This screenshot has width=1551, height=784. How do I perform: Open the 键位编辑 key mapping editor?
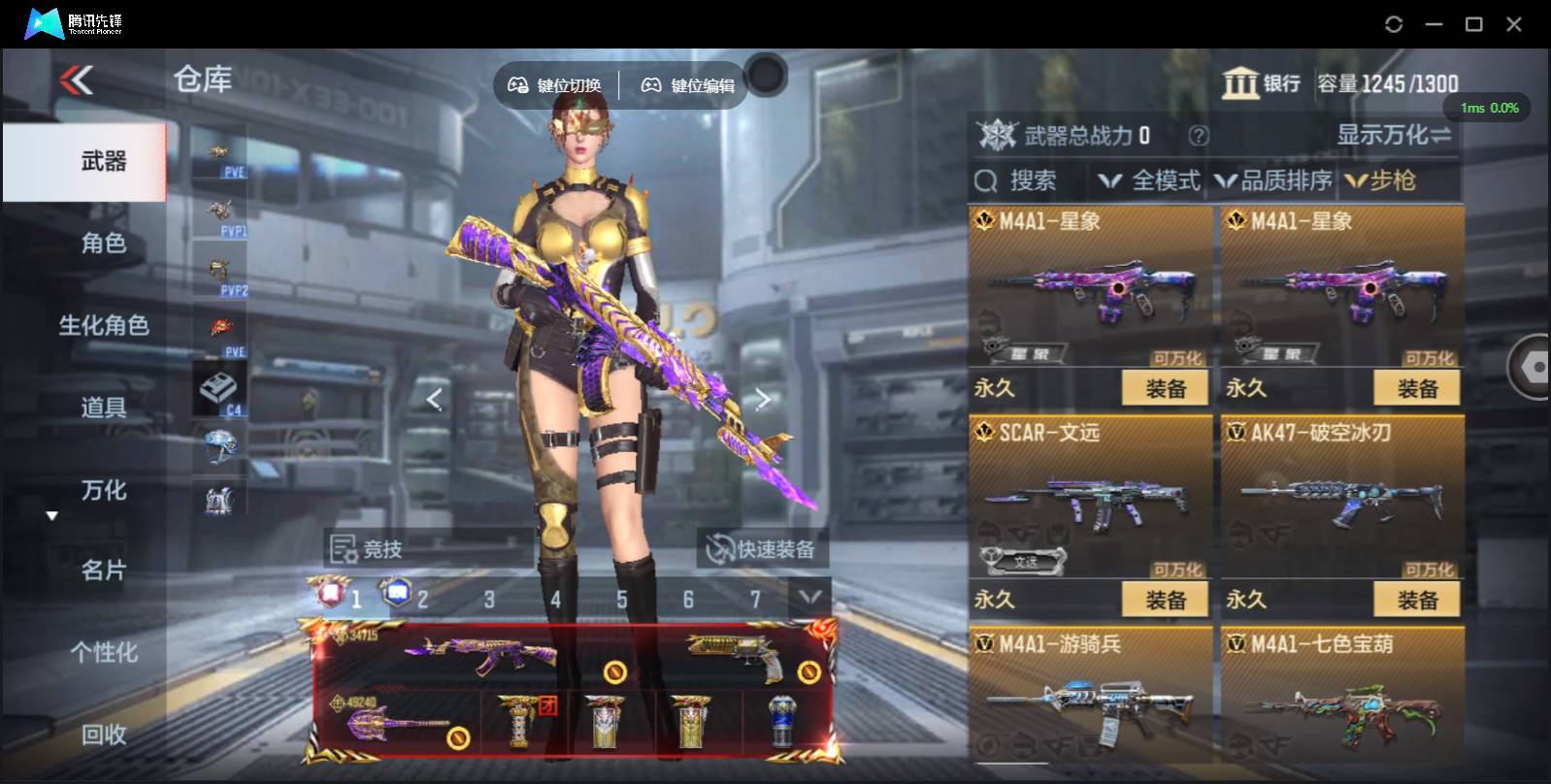point(688,85)
